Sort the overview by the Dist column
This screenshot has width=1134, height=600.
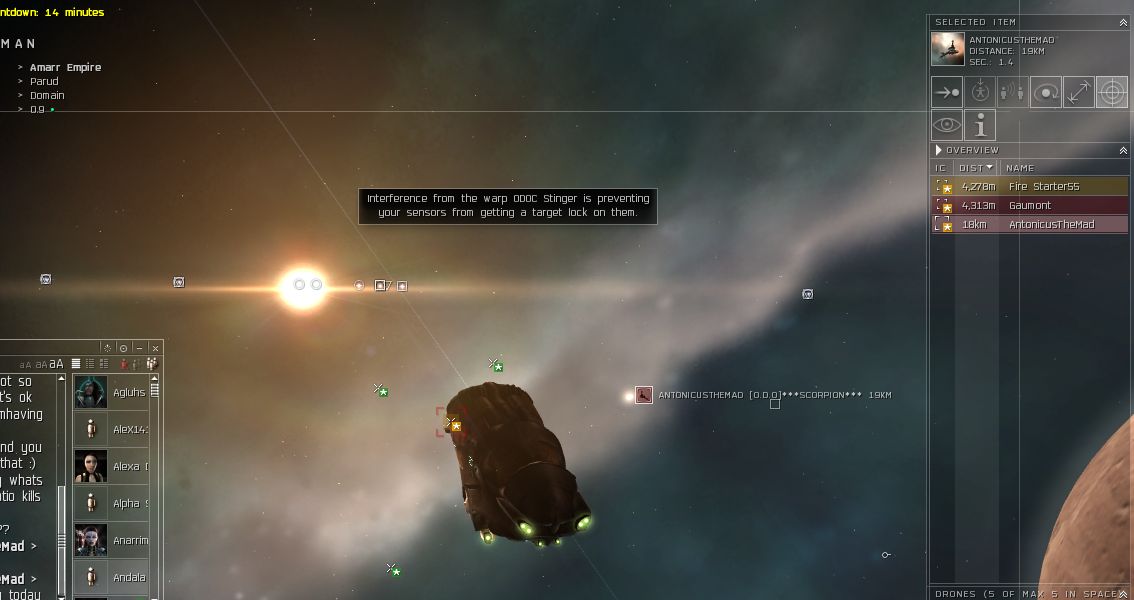(x=974, y=168)
